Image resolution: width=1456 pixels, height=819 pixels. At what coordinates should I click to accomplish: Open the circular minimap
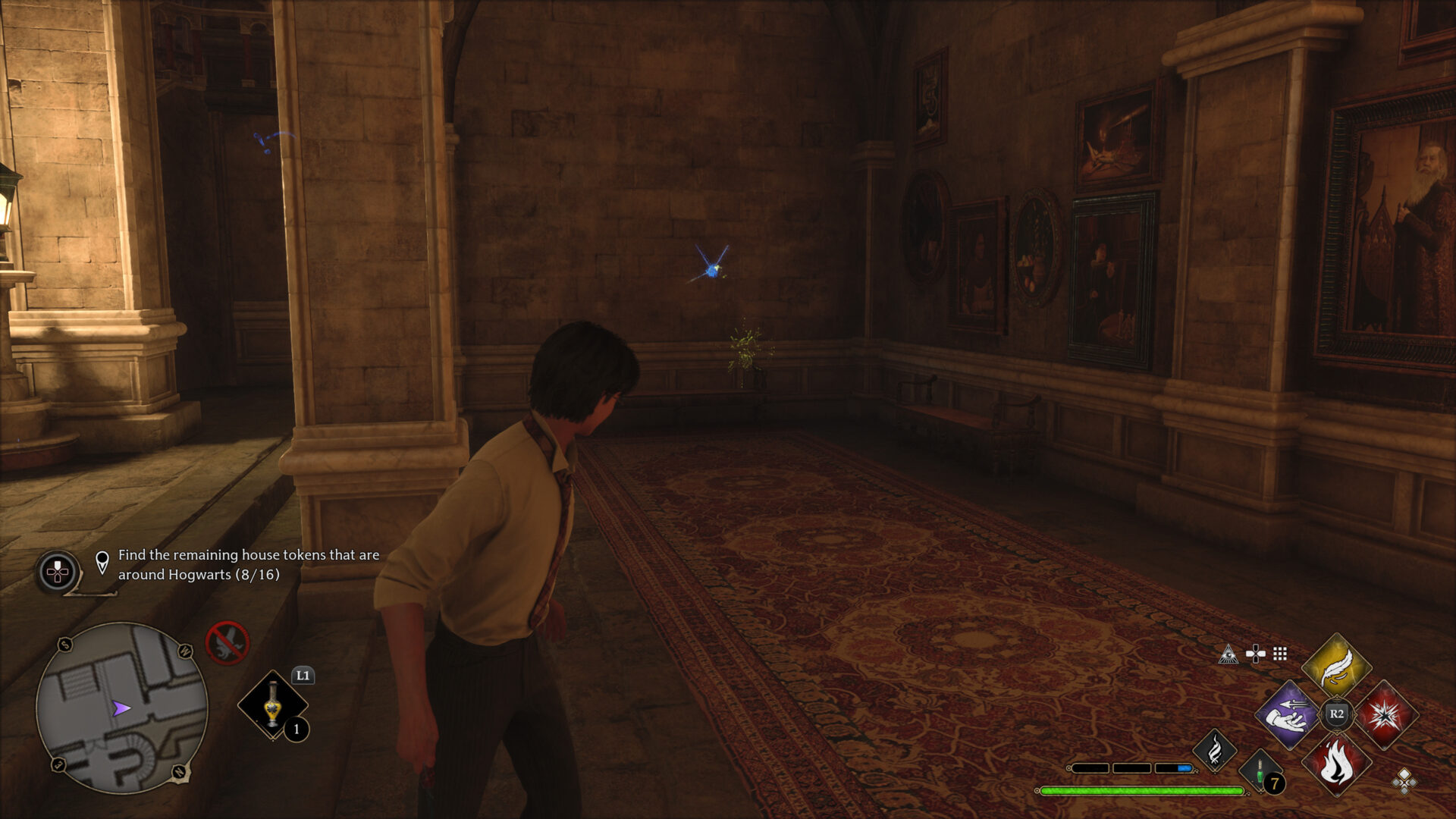pos(121,708)
